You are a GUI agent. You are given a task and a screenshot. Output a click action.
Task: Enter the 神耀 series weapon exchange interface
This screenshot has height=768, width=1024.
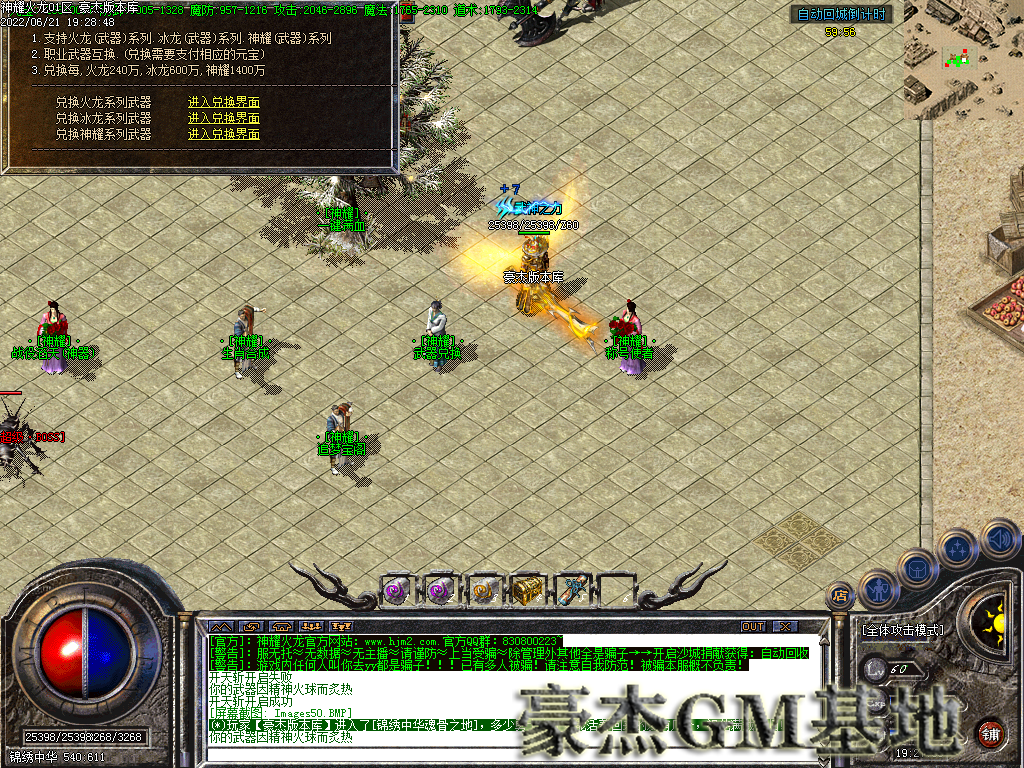(224, 134)
